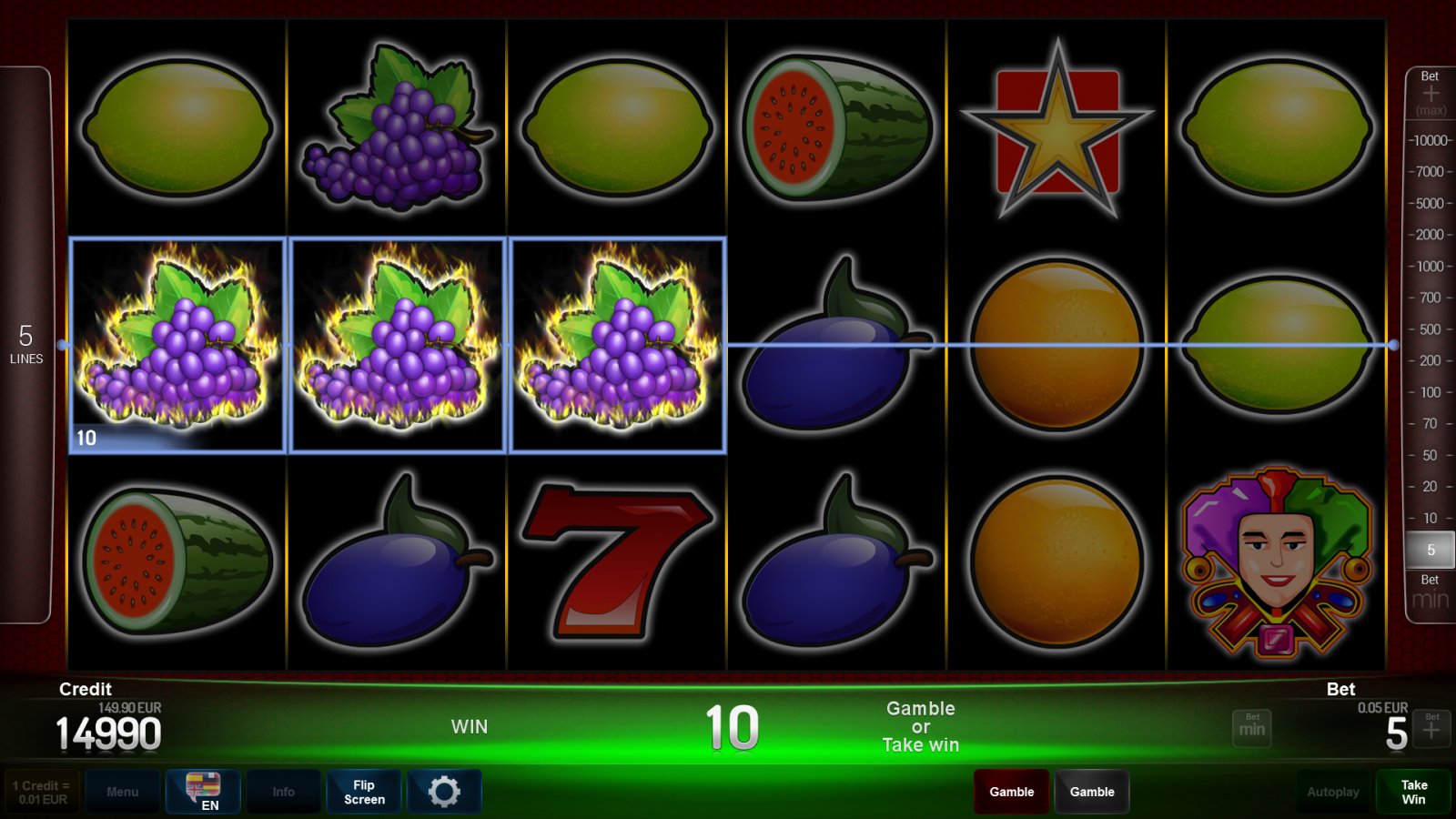Open the settings gear

point(445,791)
